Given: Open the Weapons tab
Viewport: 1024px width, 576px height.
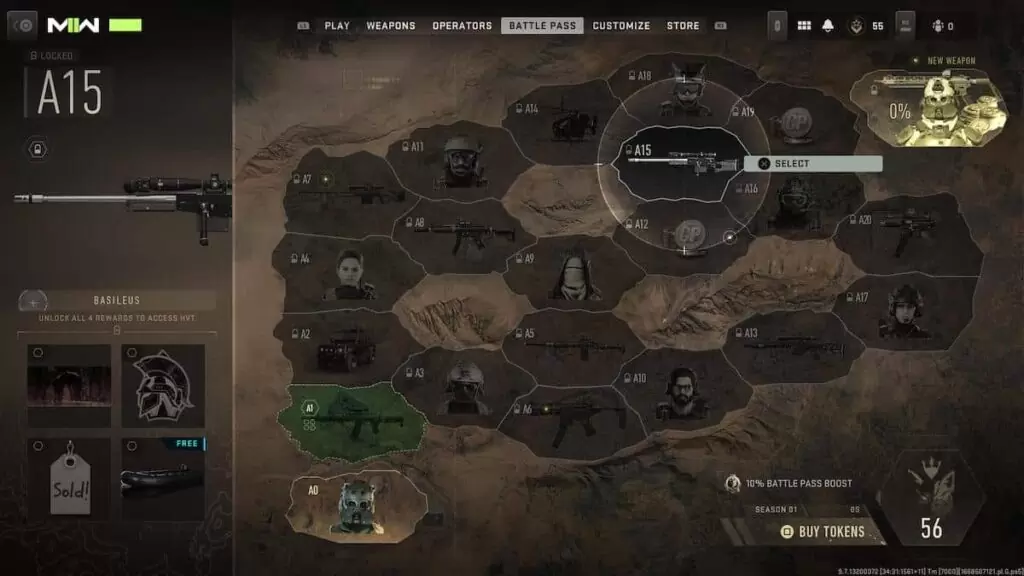Looking at the screenshot, I should [391, 26].
